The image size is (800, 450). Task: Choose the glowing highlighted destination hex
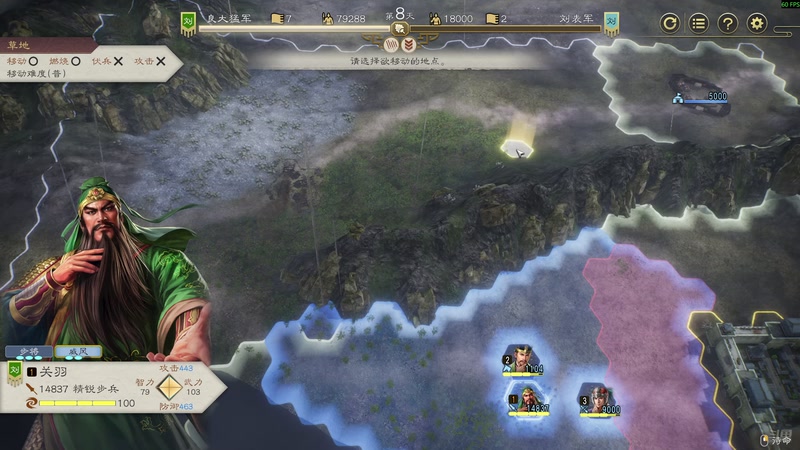[x=517, y=148]
